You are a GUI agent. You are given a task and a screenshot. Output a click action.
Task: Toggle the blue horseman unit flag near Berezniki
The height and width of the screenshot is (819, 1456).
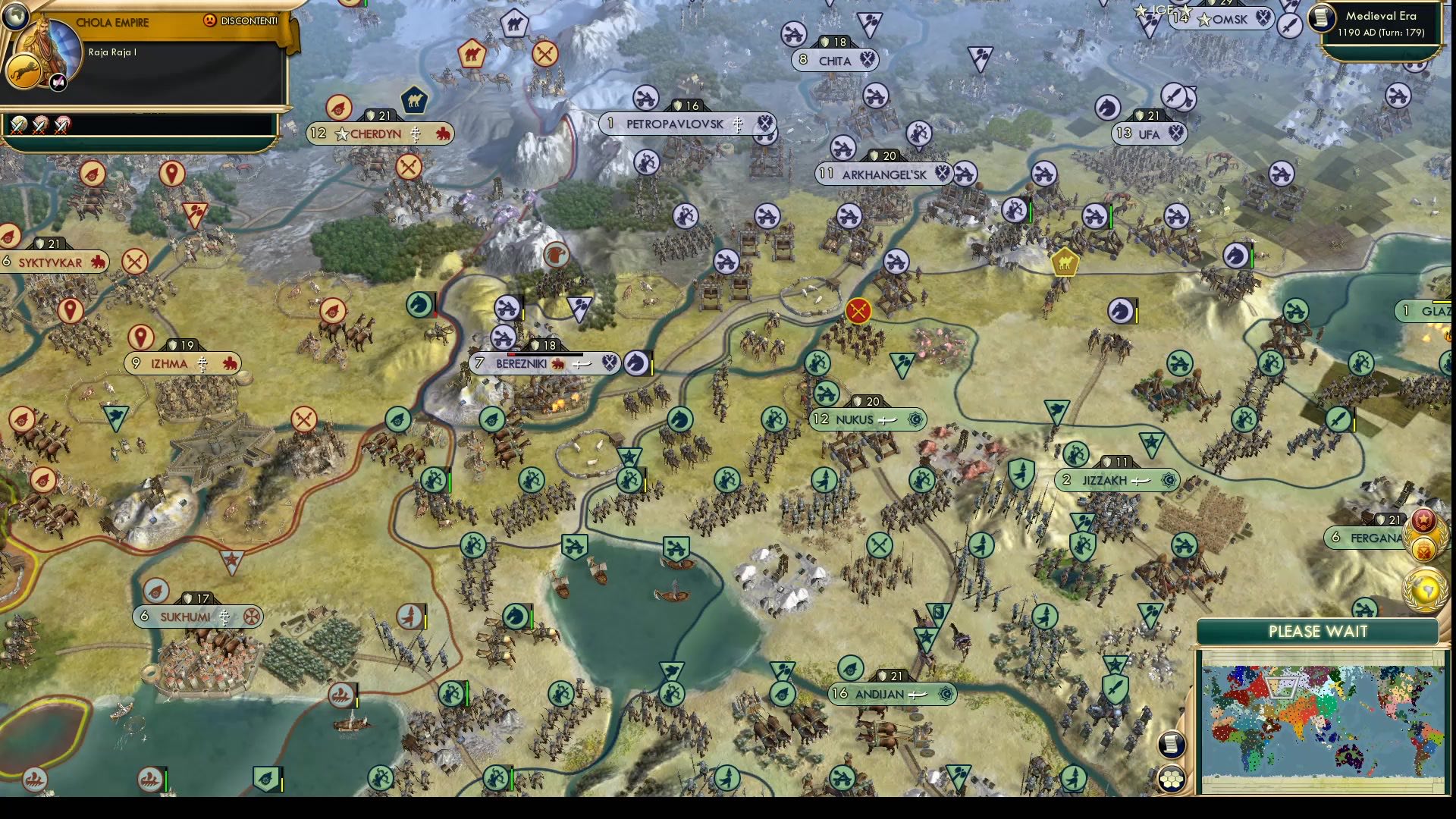(638, 363)
